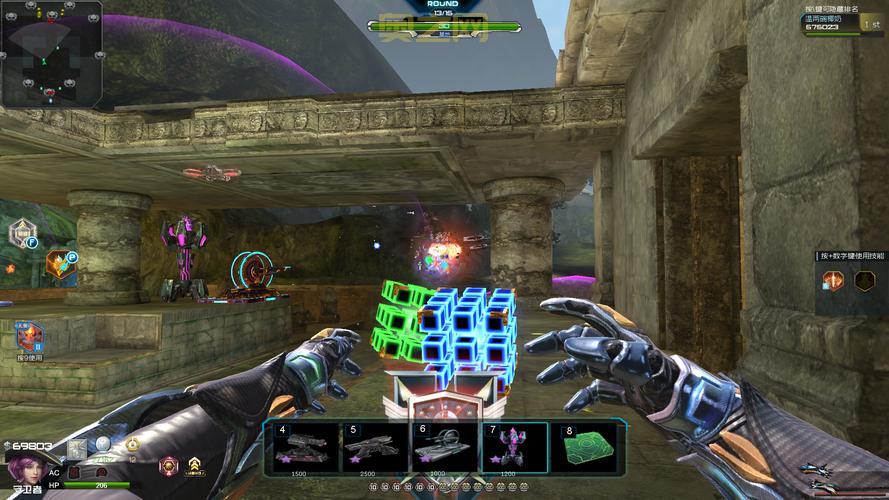Image resolution: width=889 pixels, height=500 pixels.
Task: Use the orange crystal skill marked P
Action: (61, 265)
